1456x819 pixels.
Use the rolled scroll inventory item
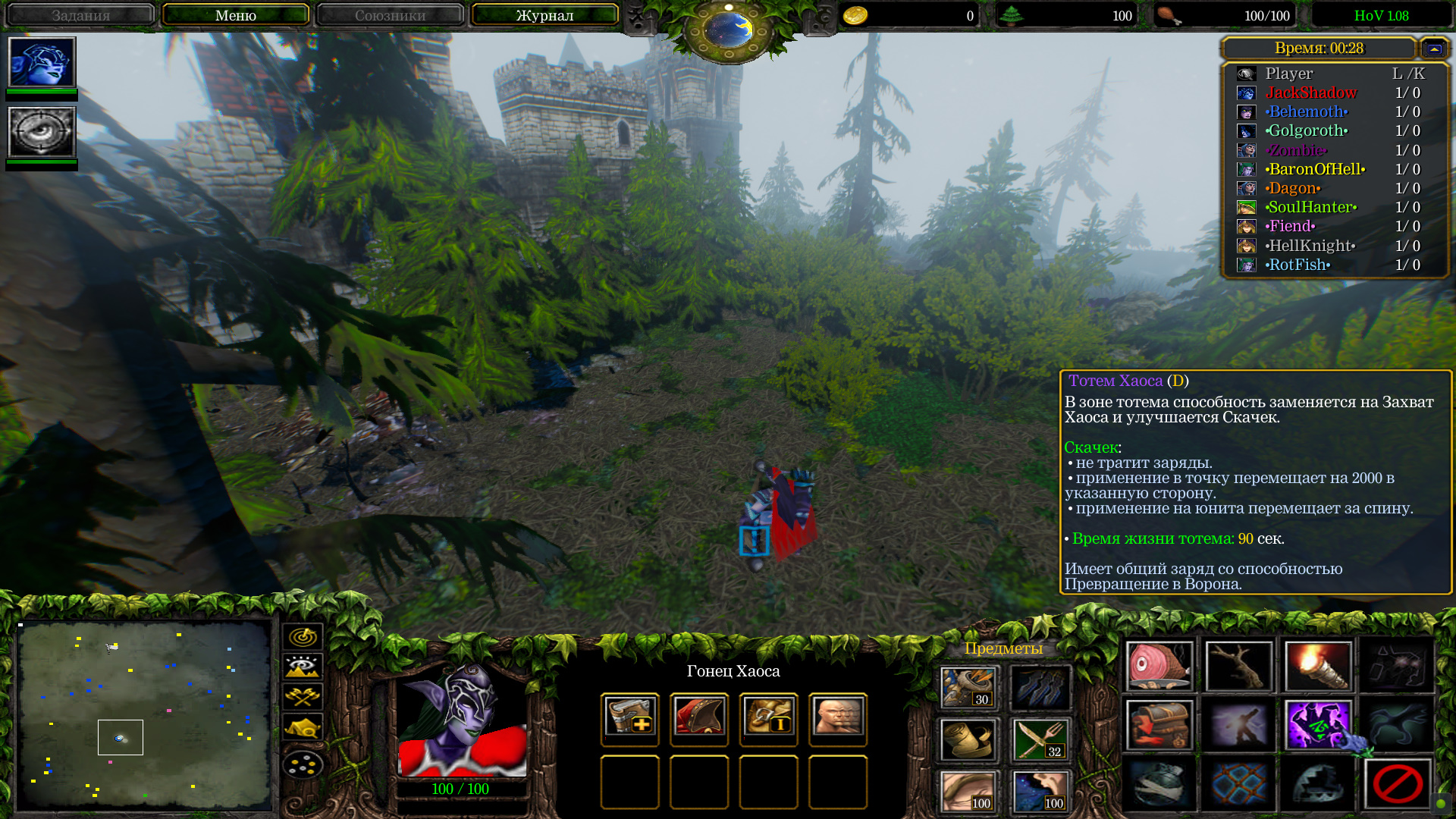(x=968, y=739)
